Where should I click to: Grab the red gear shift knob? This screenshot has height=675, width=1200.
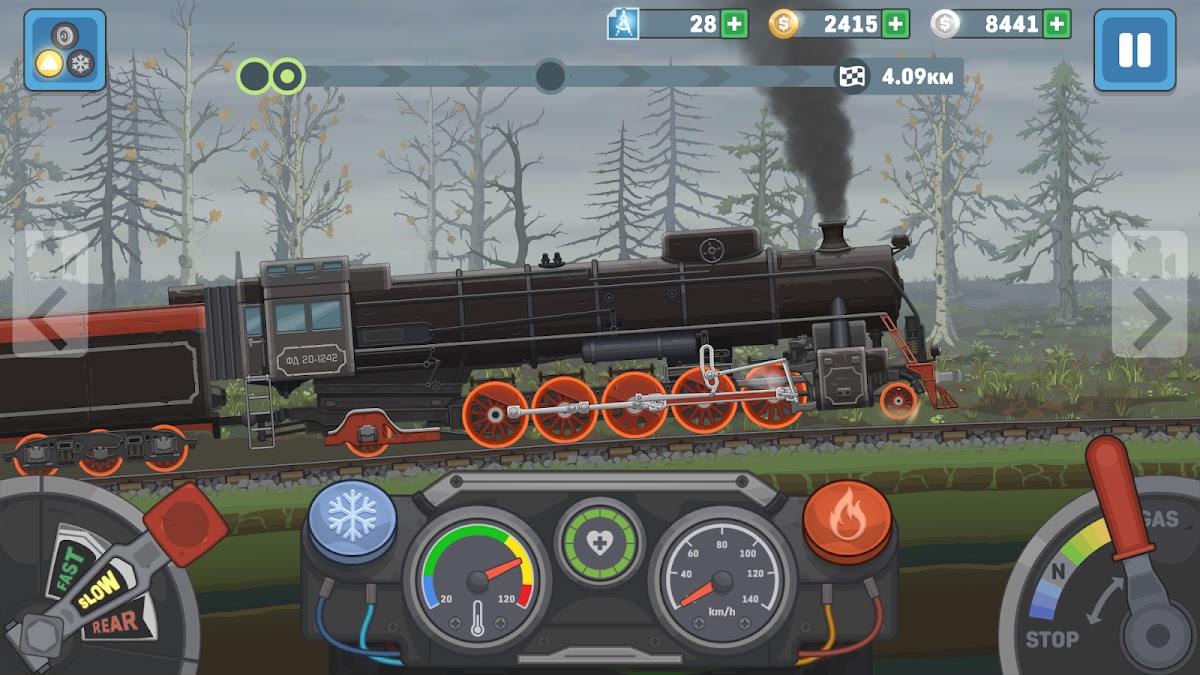pos(185,522)
